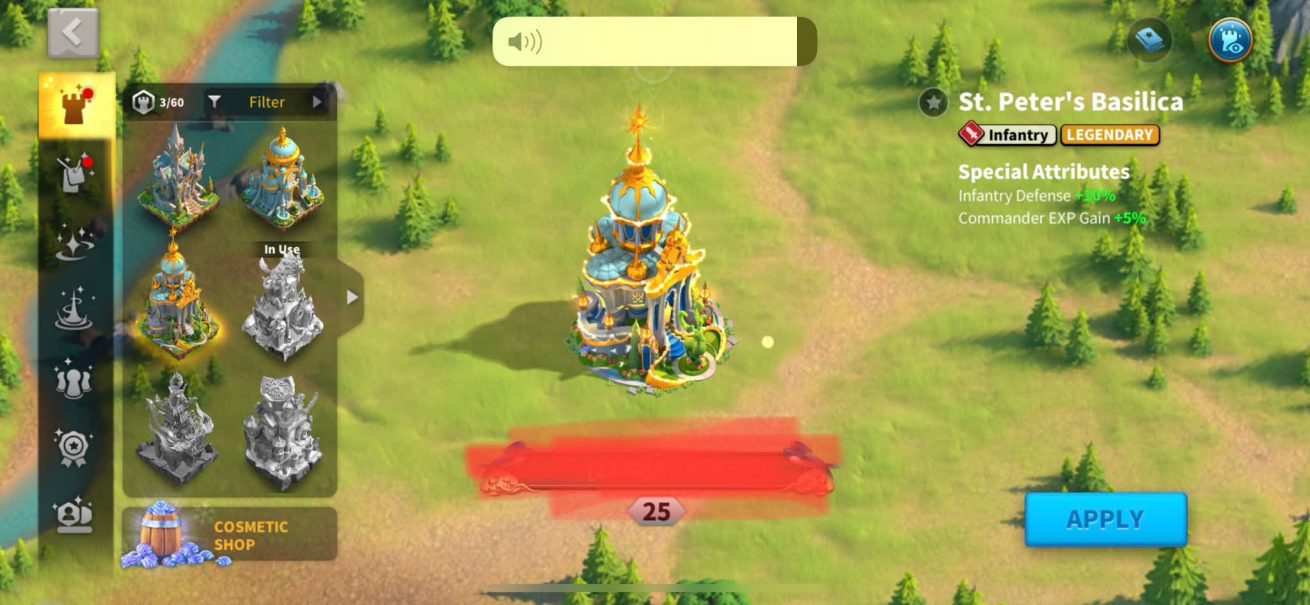The image size is (1310, 605).
Task: Switch to the city hall skins tab
Action: coord(76,106)
